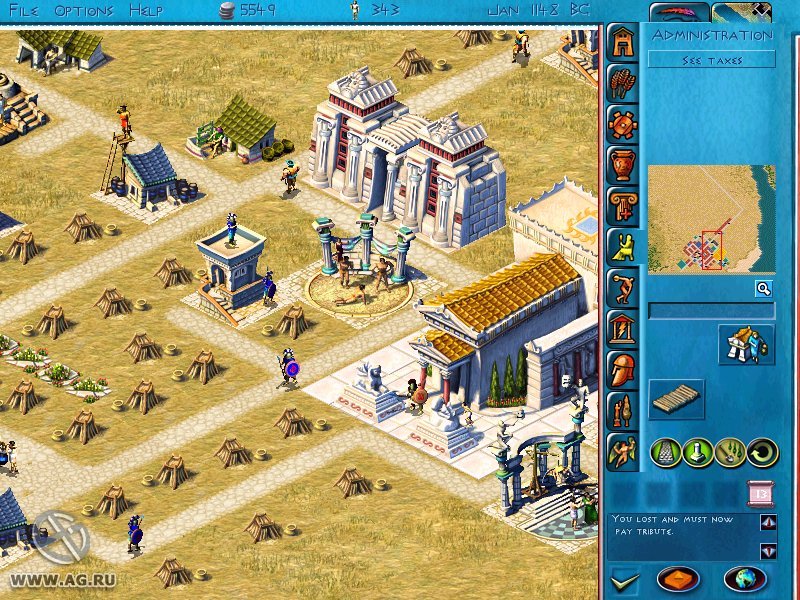Choose the tax office building button
The width and height of the screenshot is (800, 600).
pyautogui.click(x=746, y=344)
